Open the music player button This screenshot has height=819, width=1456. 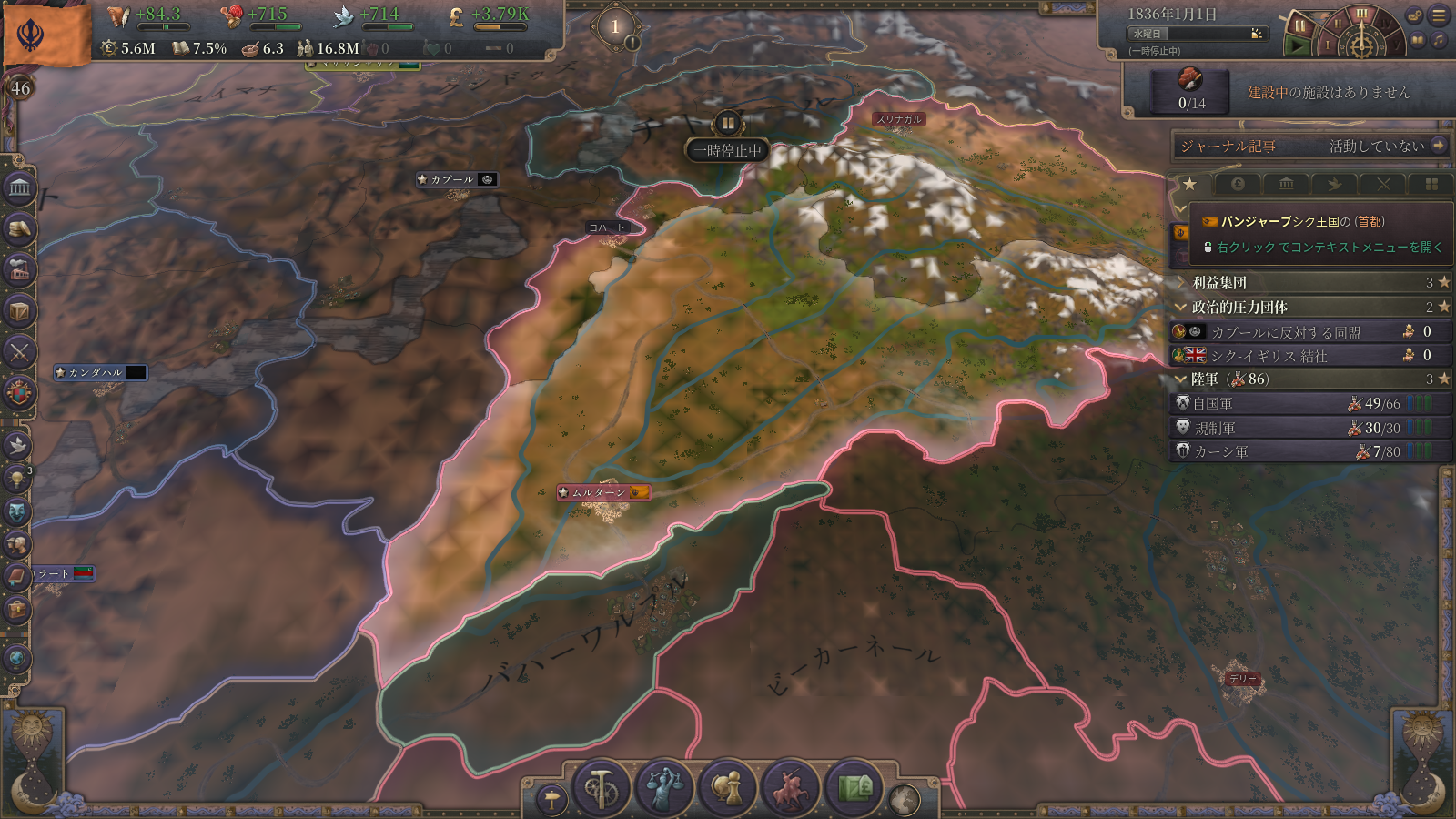[1438, 41]
